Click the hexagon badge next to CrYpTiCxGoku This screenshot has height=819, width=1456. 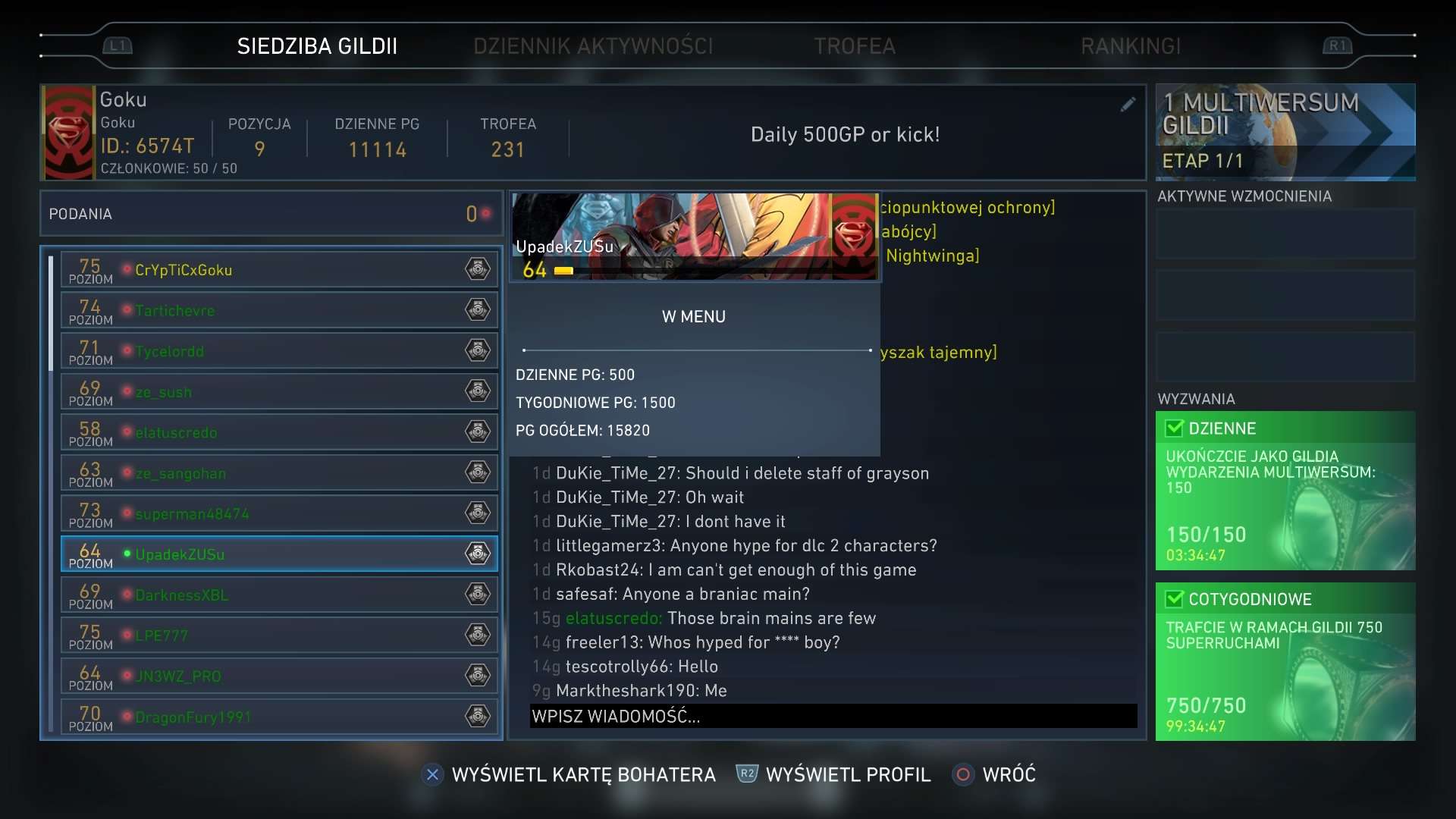[478, 268]
